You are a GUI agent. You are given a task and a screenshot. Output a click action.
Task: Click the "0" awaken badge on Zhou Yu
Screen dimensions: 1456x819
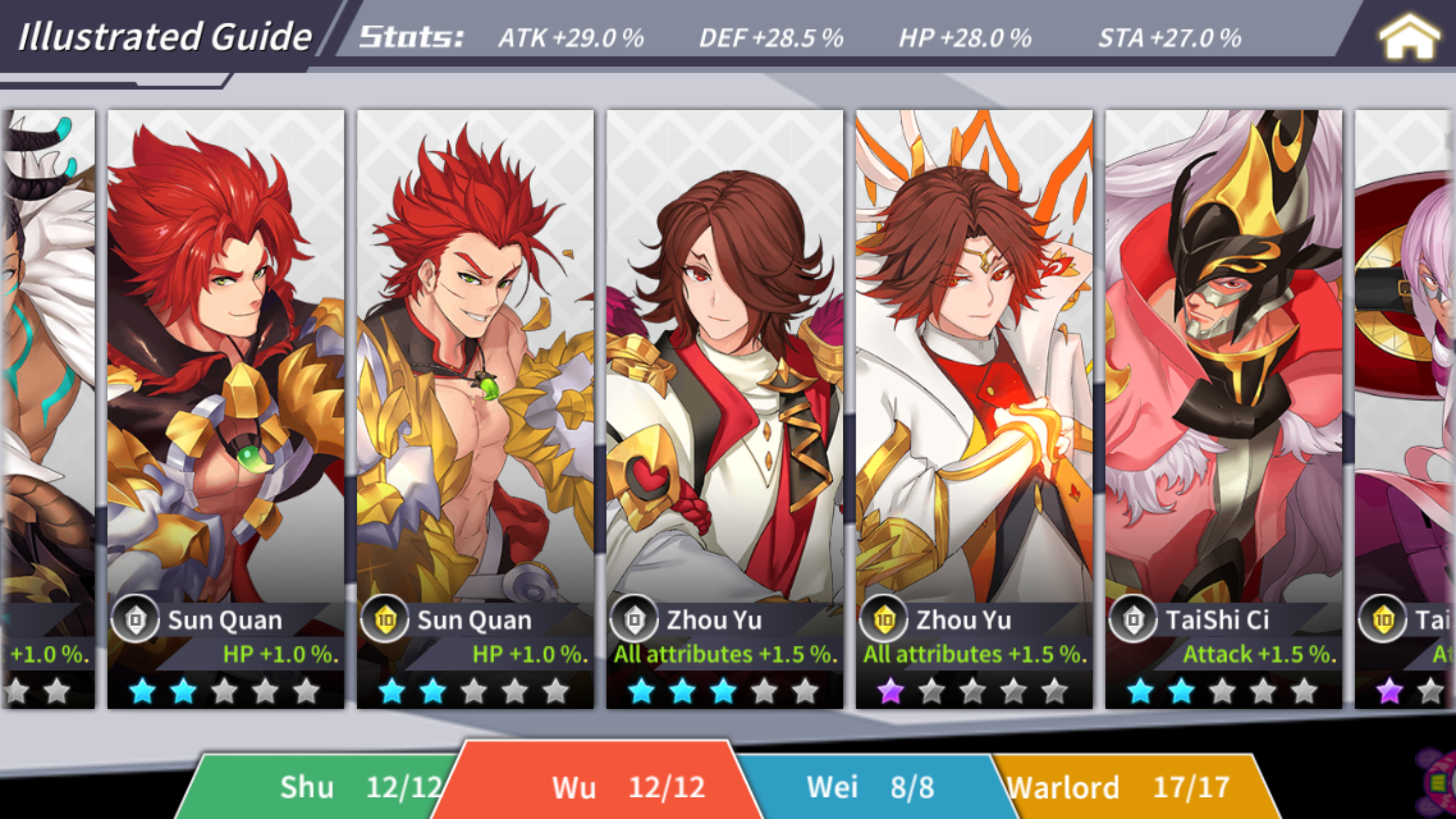click(633, 619)
